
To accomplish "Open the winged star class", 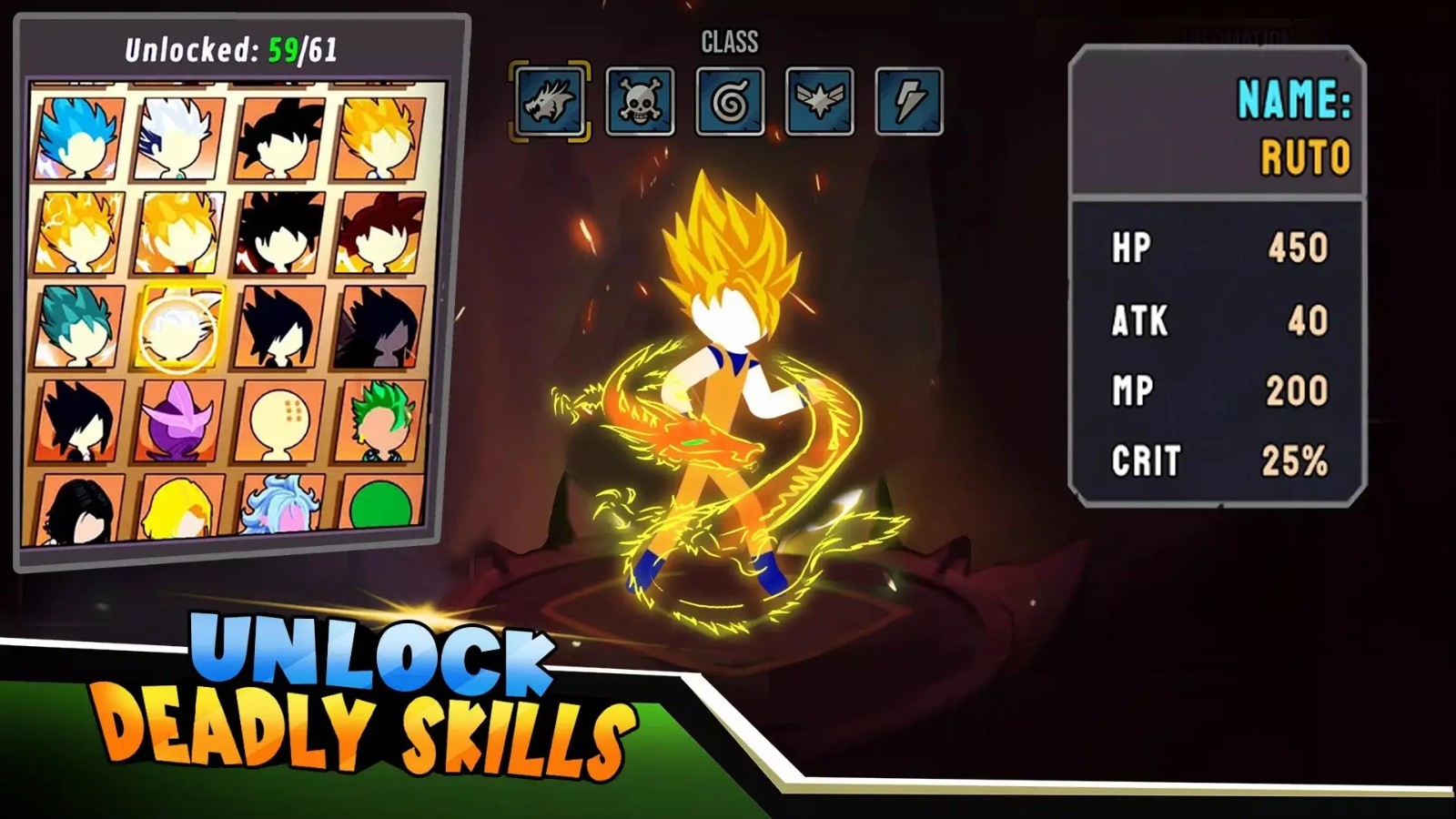I will (819, 101).
